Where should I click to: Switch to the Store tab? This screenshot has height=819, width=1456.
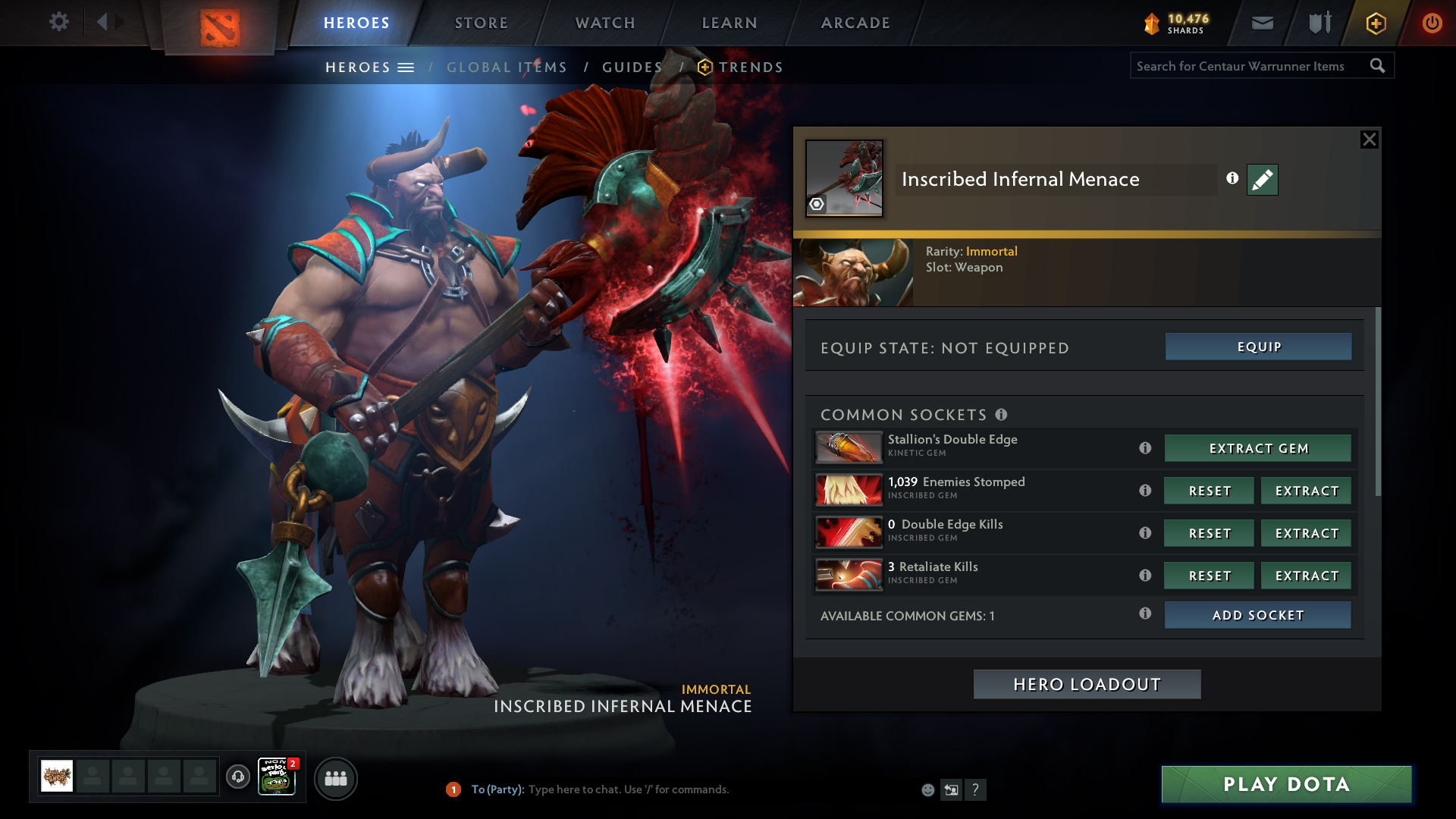coord(481,23)
